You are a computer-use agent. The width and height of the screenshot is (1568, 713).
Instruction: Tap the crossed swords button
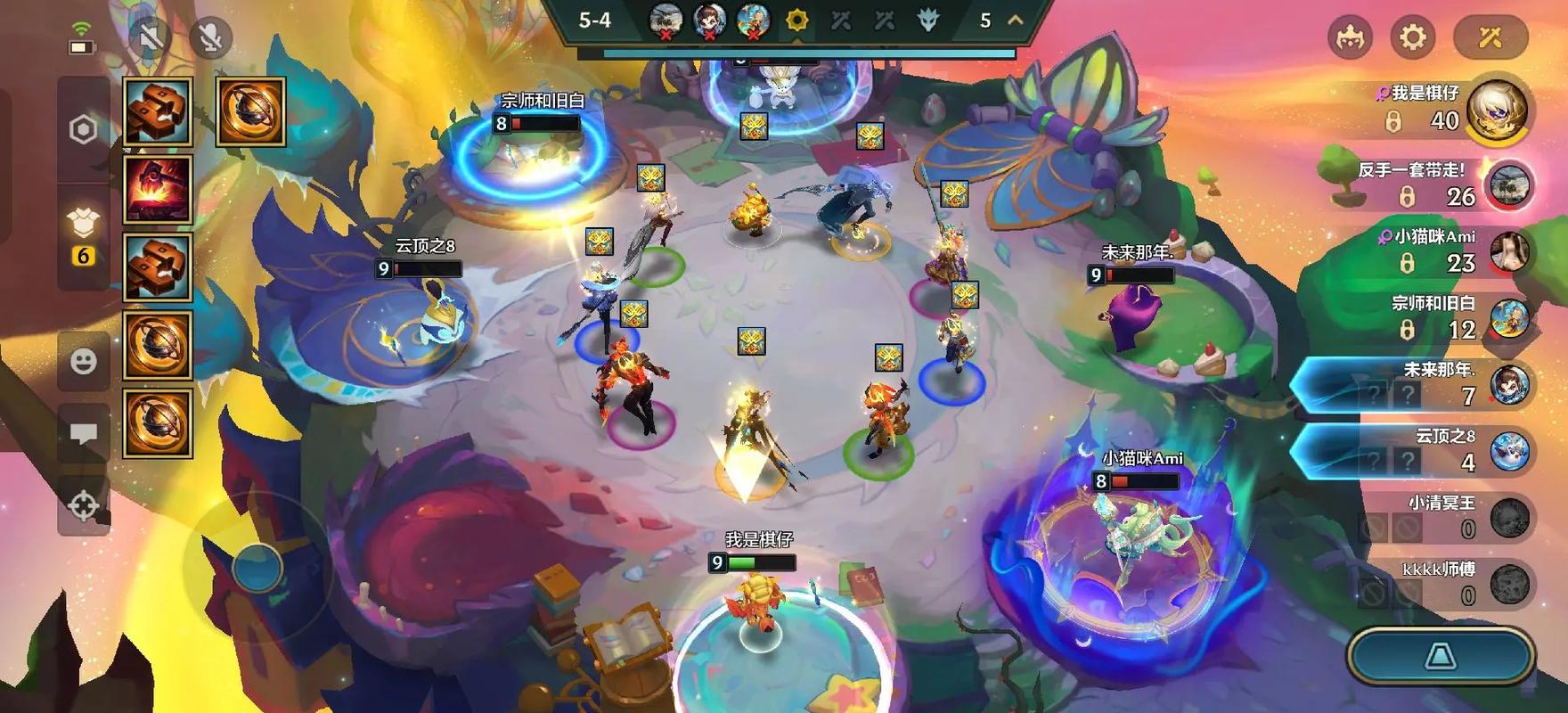(1490, 37)
